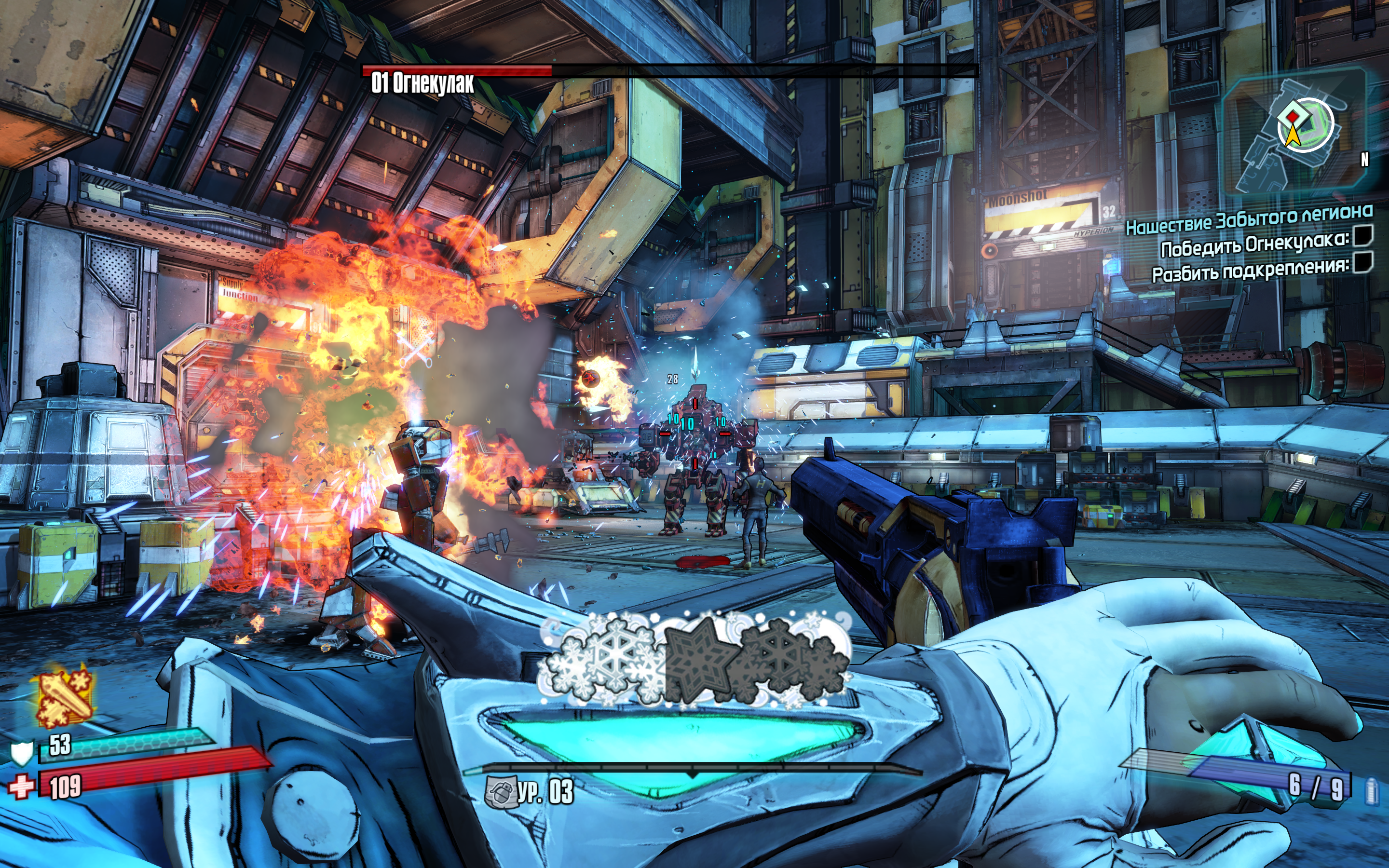Select the Нашествие Забытого легиона quest title
The height and width of the screenshot is (868, 1389).
click(x=1248, y=219)
